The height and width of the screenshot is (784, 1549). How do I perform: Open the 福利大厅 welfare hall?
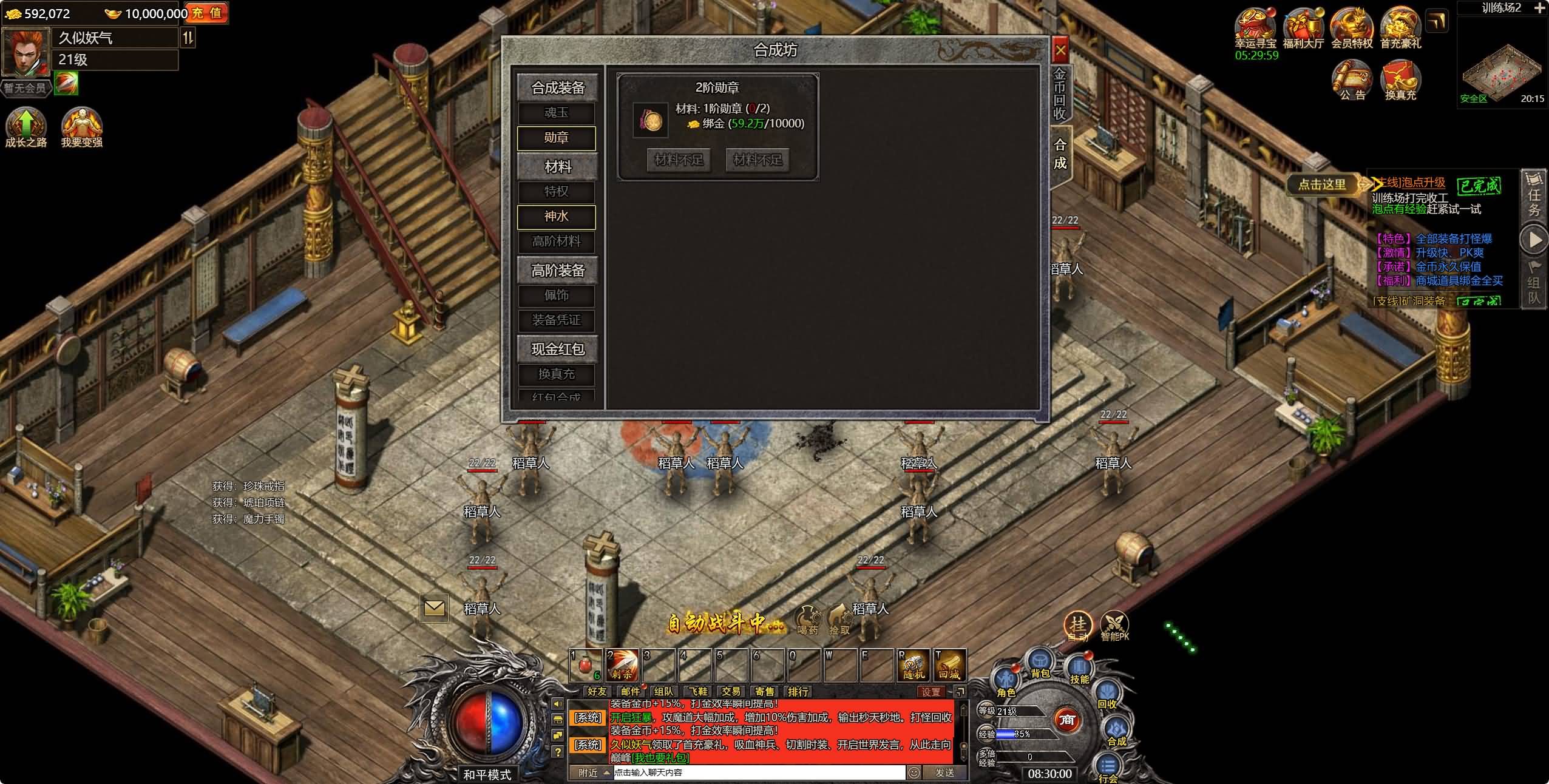(x=1303, y=27)
